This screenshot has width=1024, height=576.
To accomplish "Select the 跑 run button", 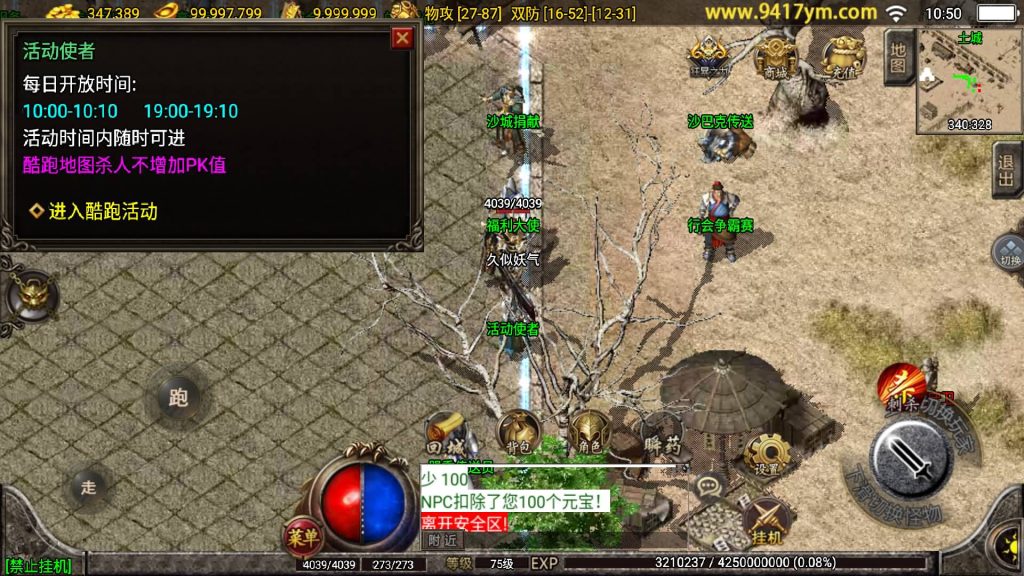I will [178, 398].
